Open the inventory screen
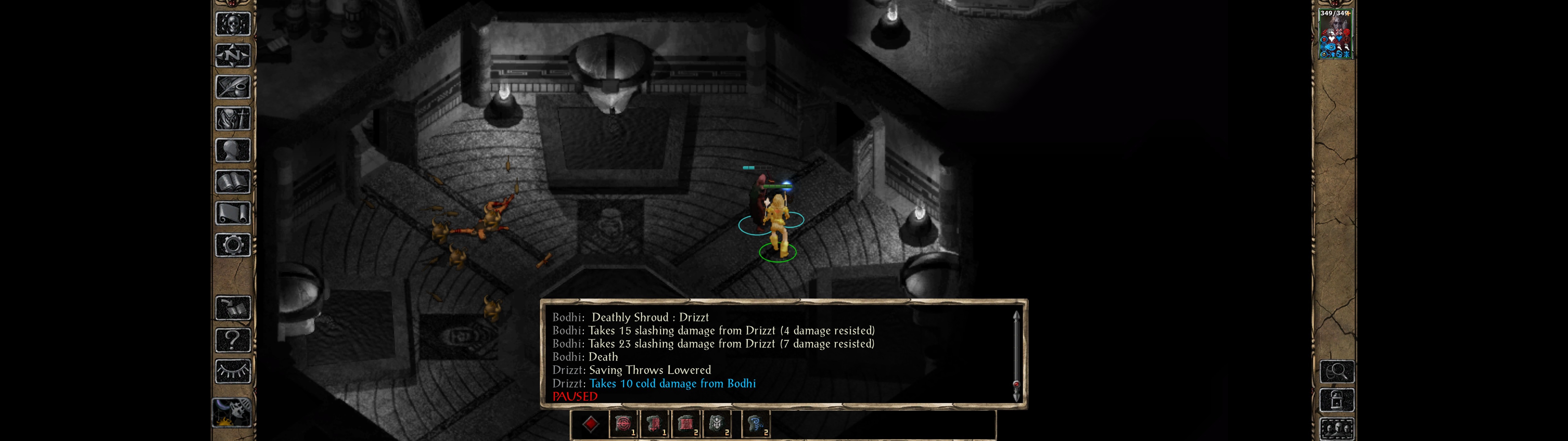 (232, 119)
